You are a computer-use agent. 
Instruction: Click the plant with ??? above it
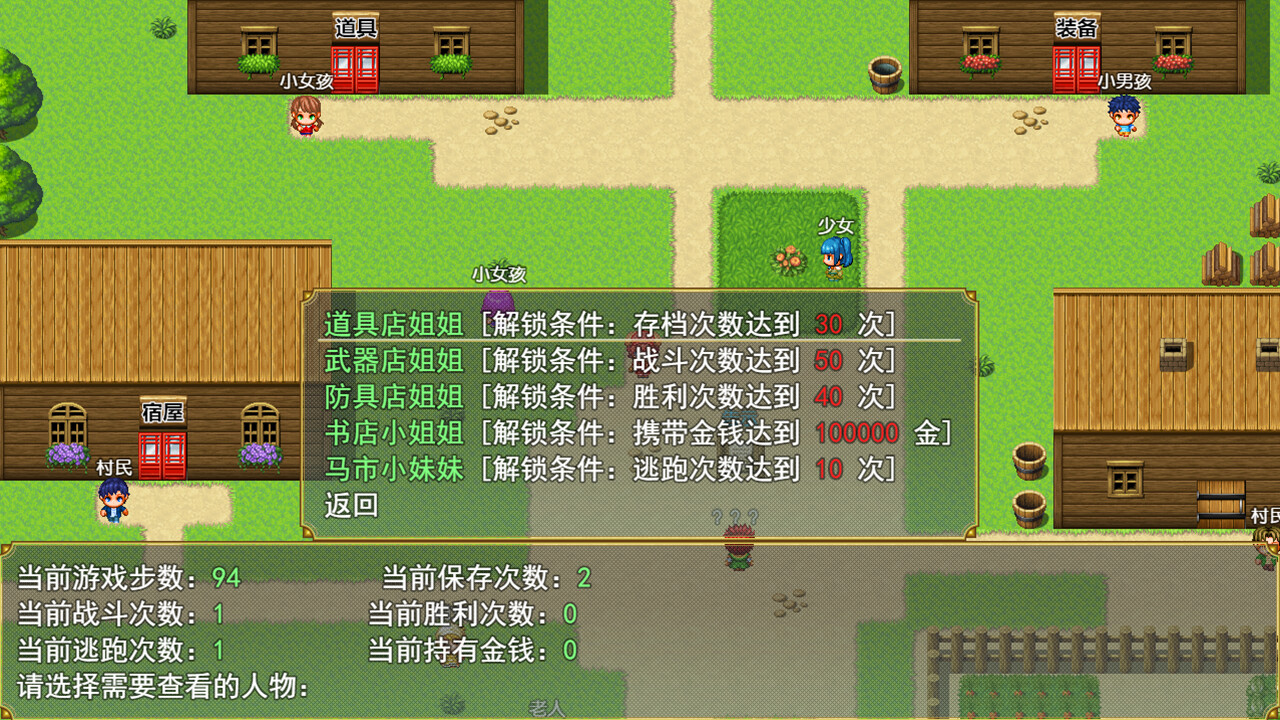coord(740,537)
